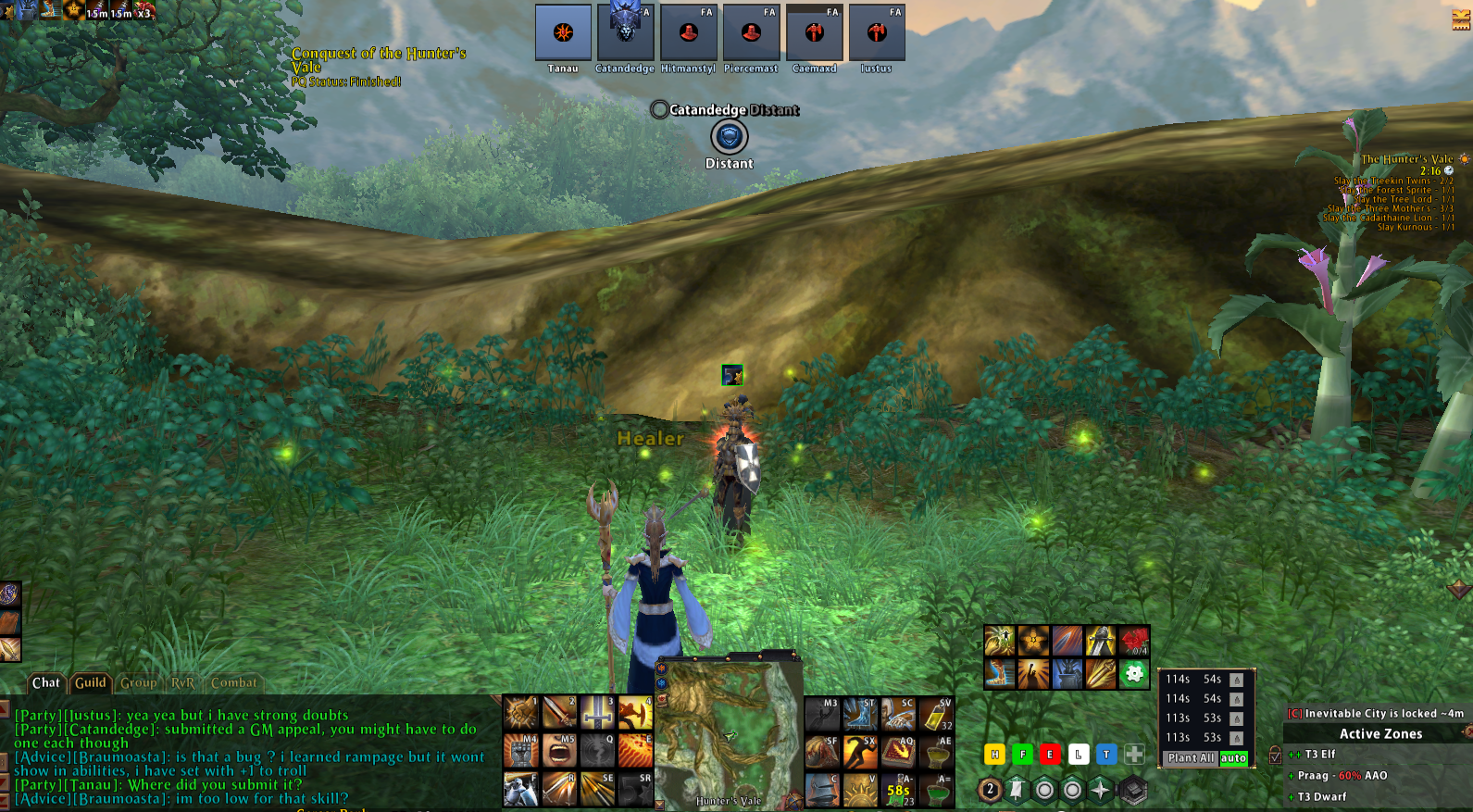Screen dimensions: 1473x812
Task: Open the Guild chat tab
Action: coord(92,682)
